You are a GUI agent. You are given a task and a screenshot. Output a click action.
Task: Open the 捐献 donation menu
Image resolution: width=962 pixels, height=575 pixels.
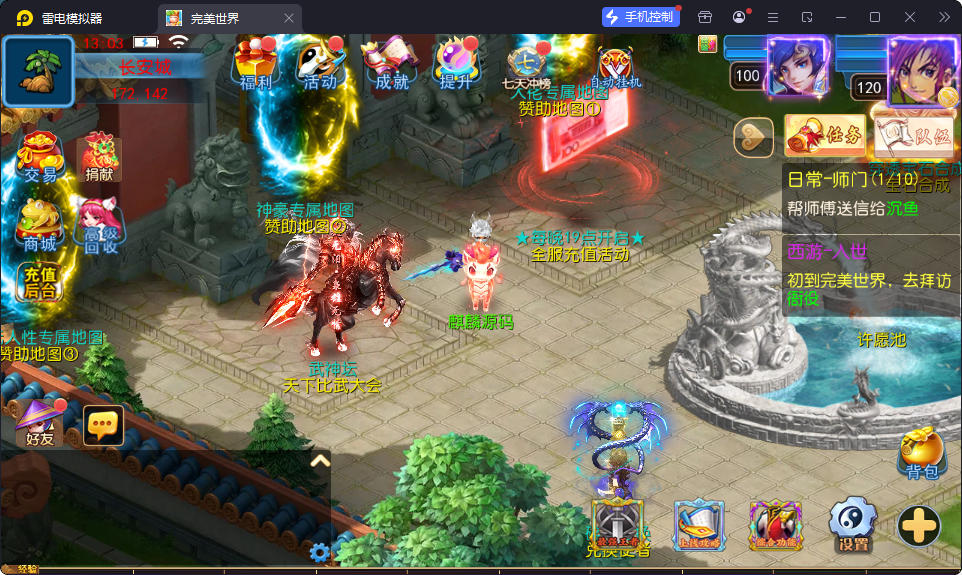[x=99, y=158]
